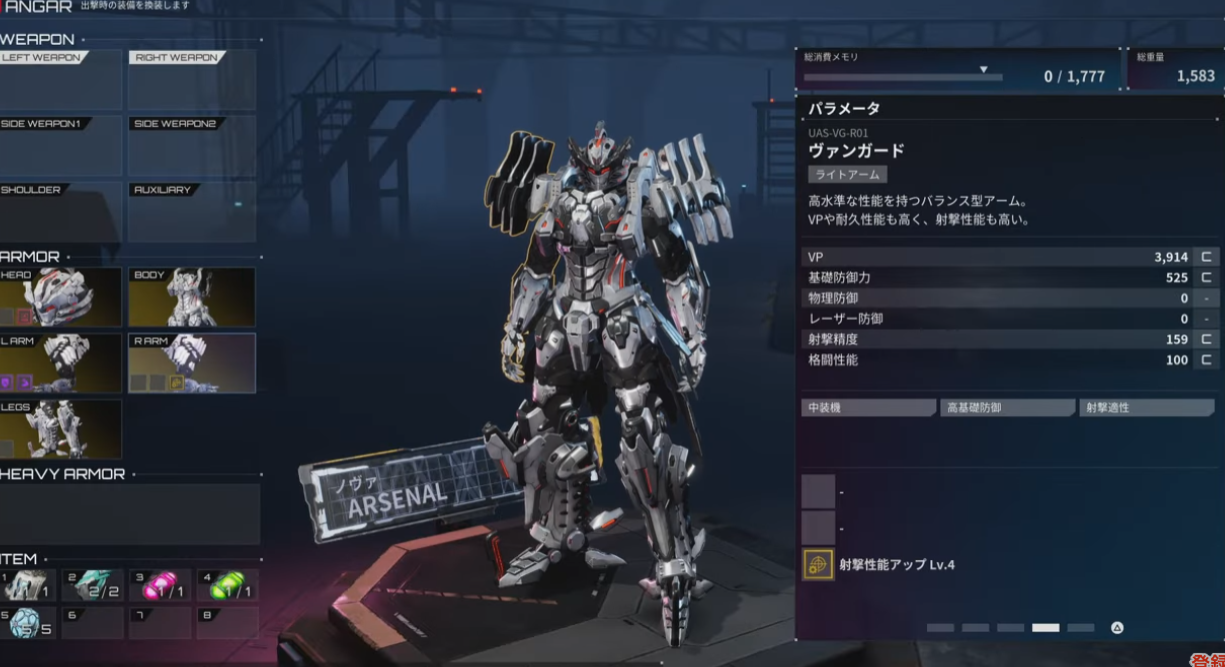Select the blue sphere item in slot 5

click(x=28, y=622)
